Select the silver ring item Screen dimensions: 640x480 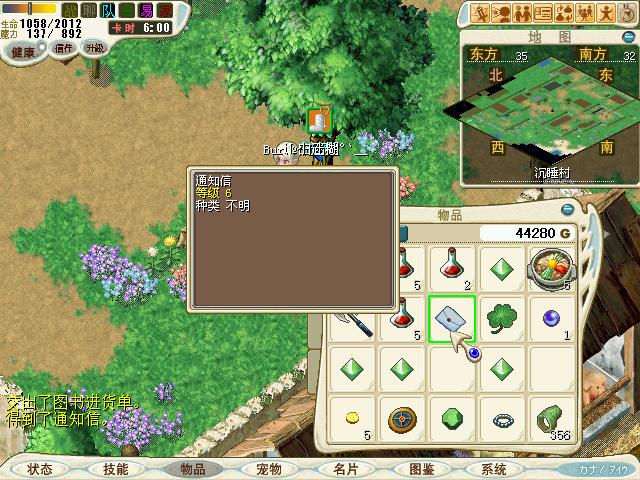tap(502, 418)
